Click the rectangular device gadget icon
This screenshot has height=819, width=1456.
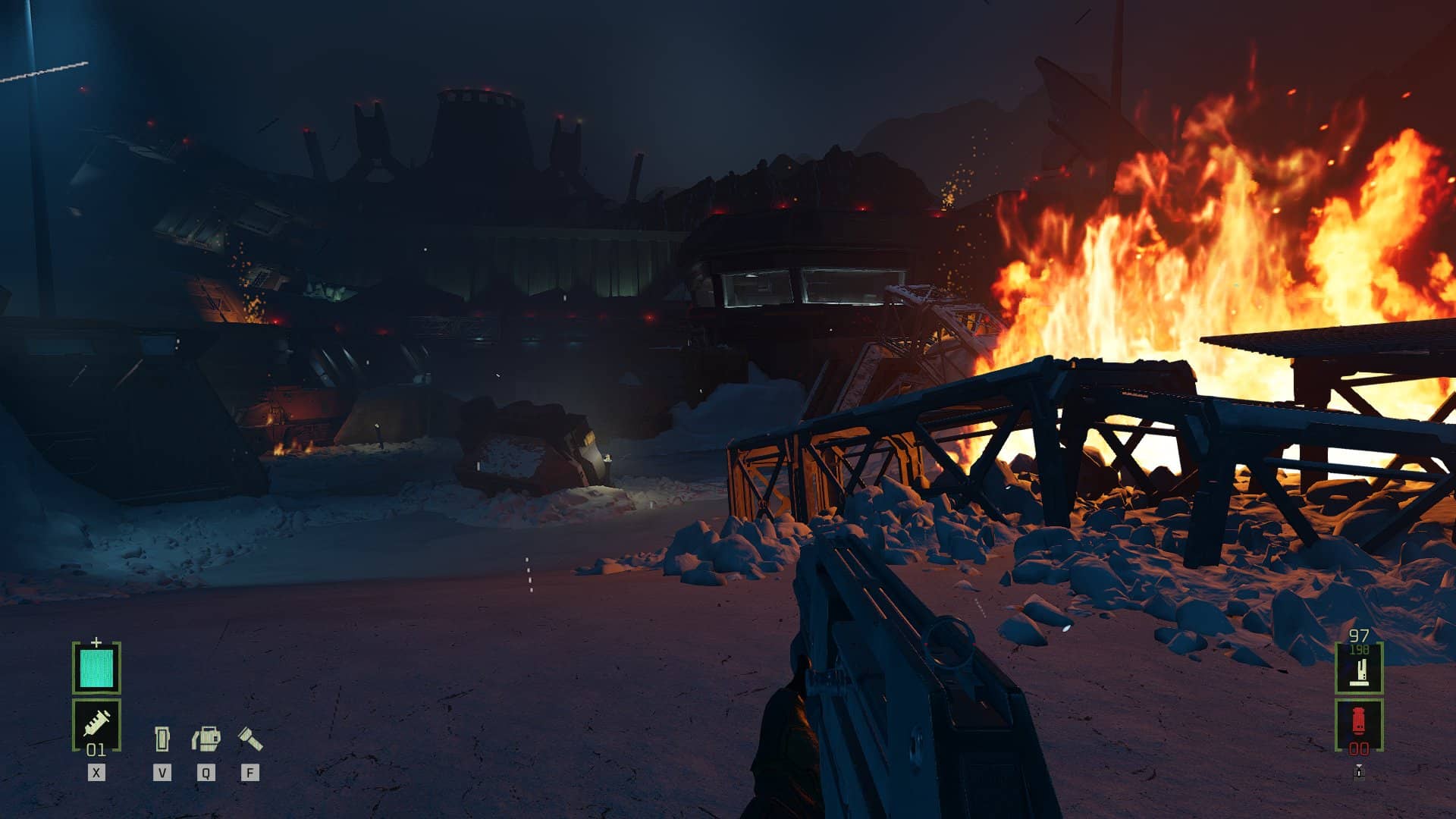pos(162,739)
